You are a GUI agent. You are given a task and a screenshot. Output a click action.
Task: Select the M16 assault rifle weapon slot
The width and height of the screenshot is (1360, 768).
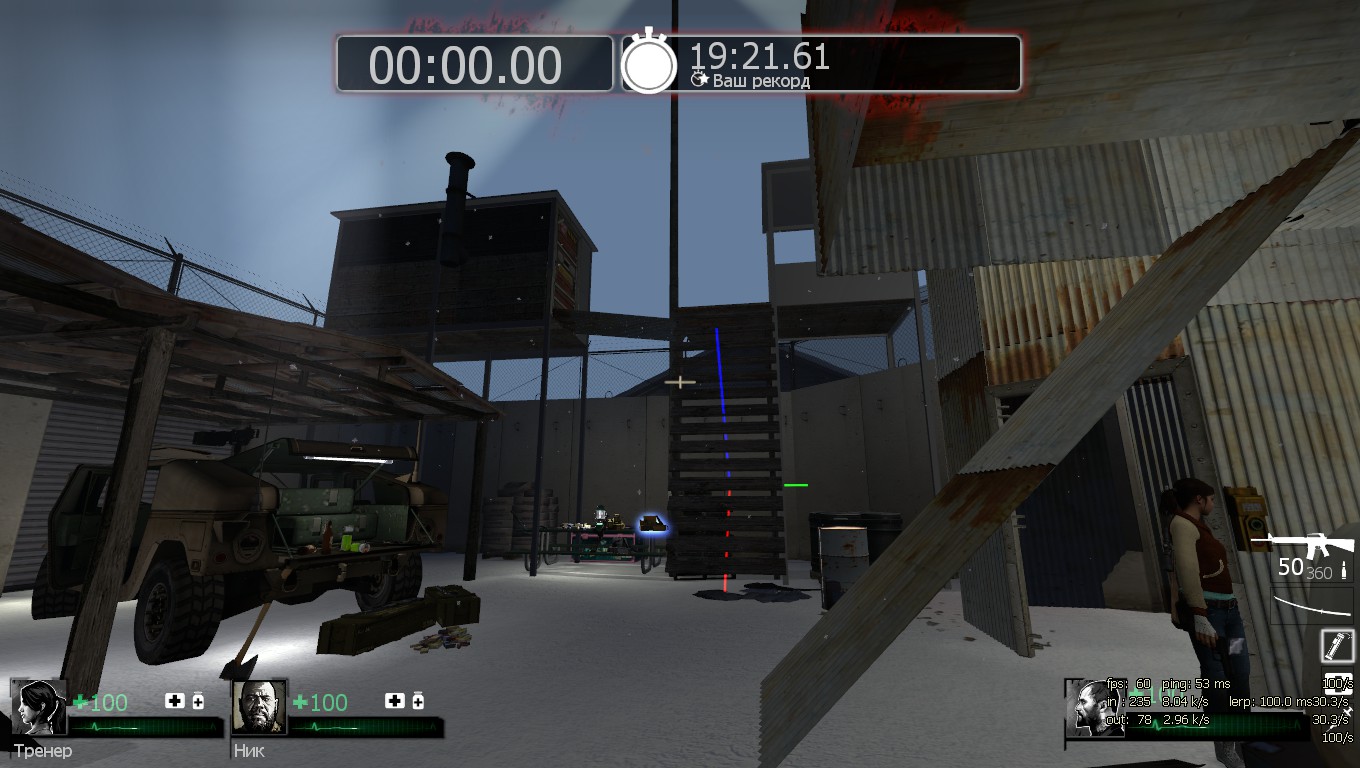pyautogui.click(x=1302, y=545)
